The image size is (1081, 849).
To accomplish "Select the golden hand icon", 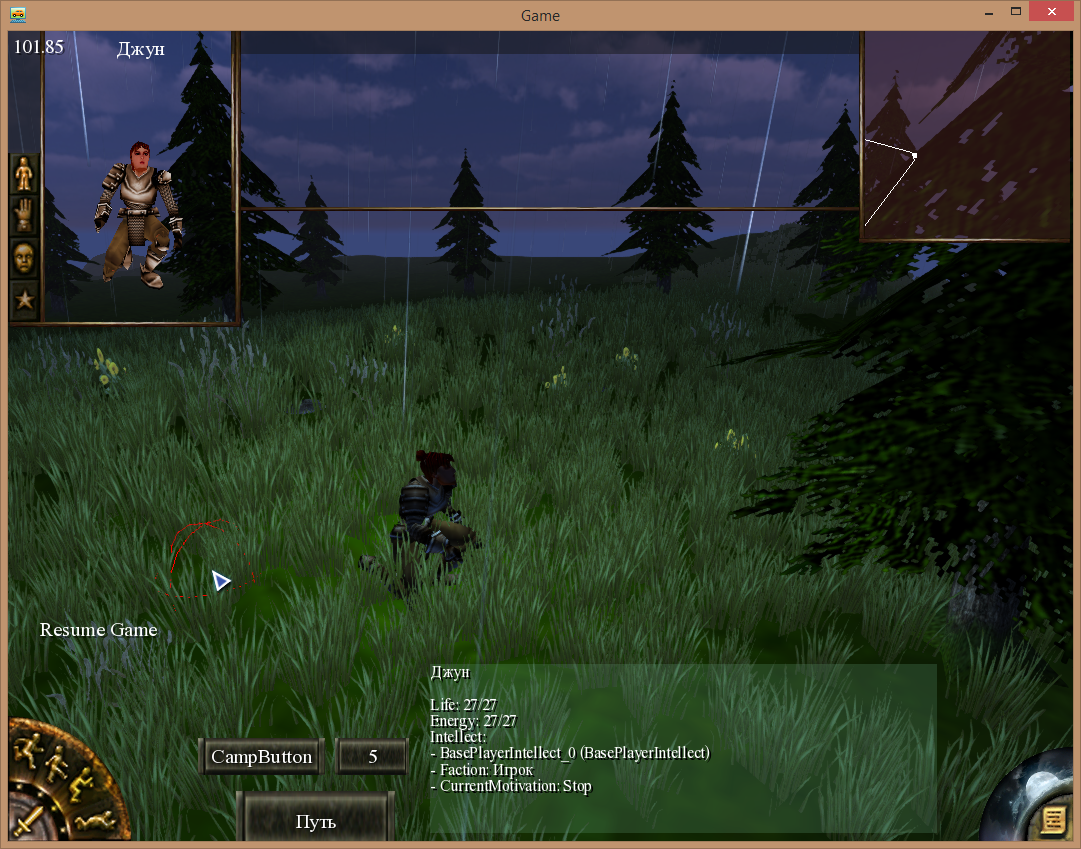I will pos(24,216).
